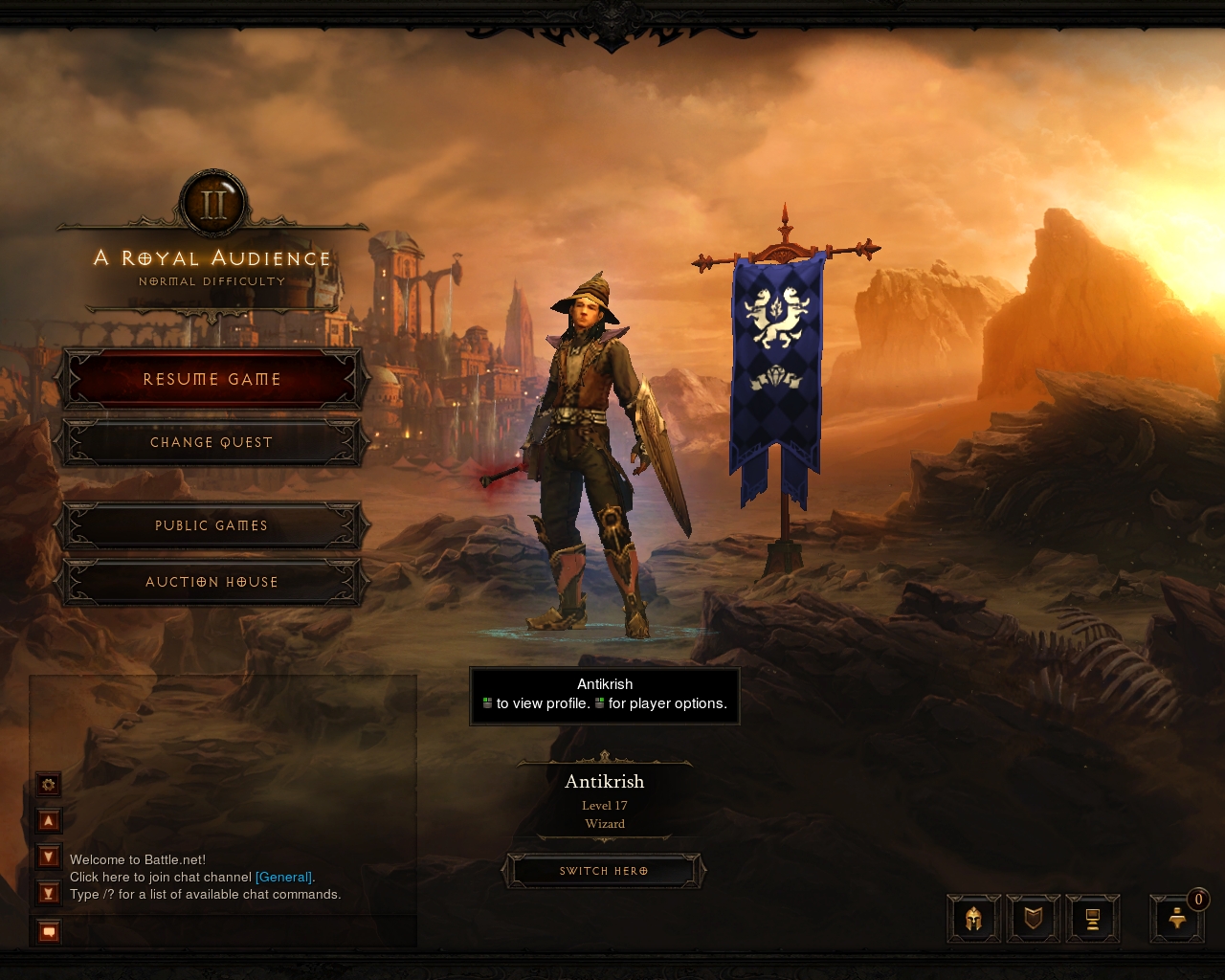Click the chat scroll-up arrow button
This screenshot has width=1225, height=980.
point(49,820)
